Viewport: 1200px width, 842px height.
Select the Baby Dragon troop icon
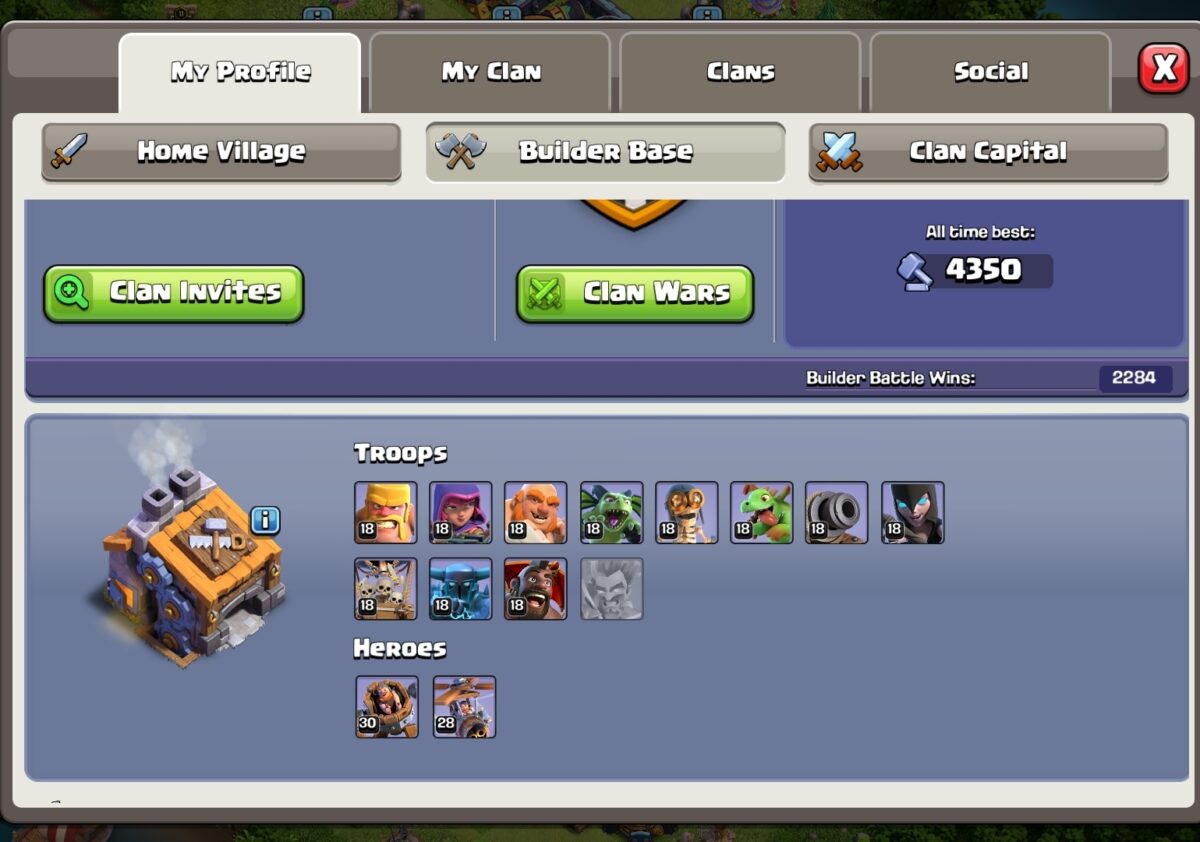tap(762, 512)
